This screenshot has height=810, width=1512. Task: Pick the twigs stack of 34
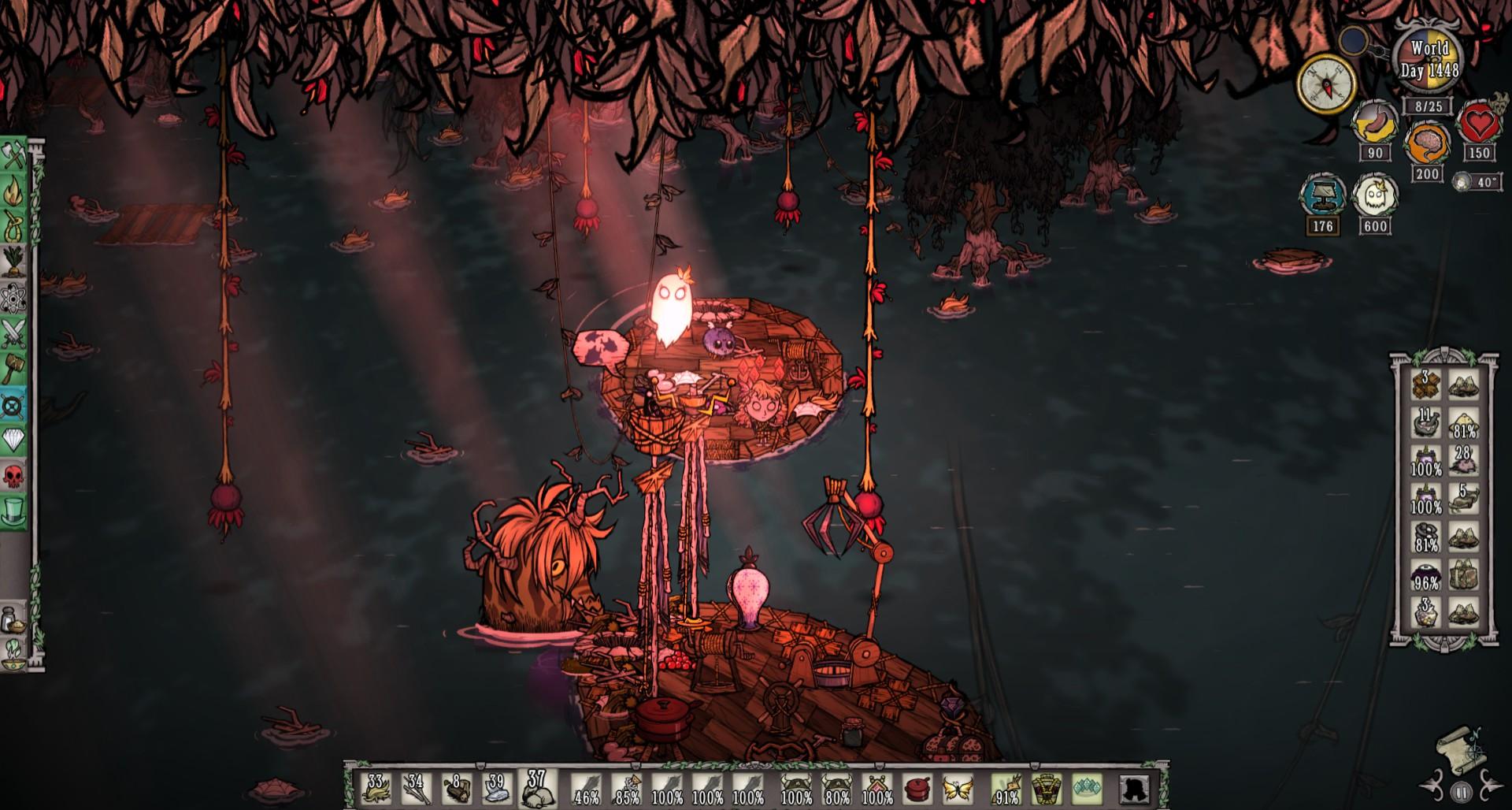[x=417, y=787]
